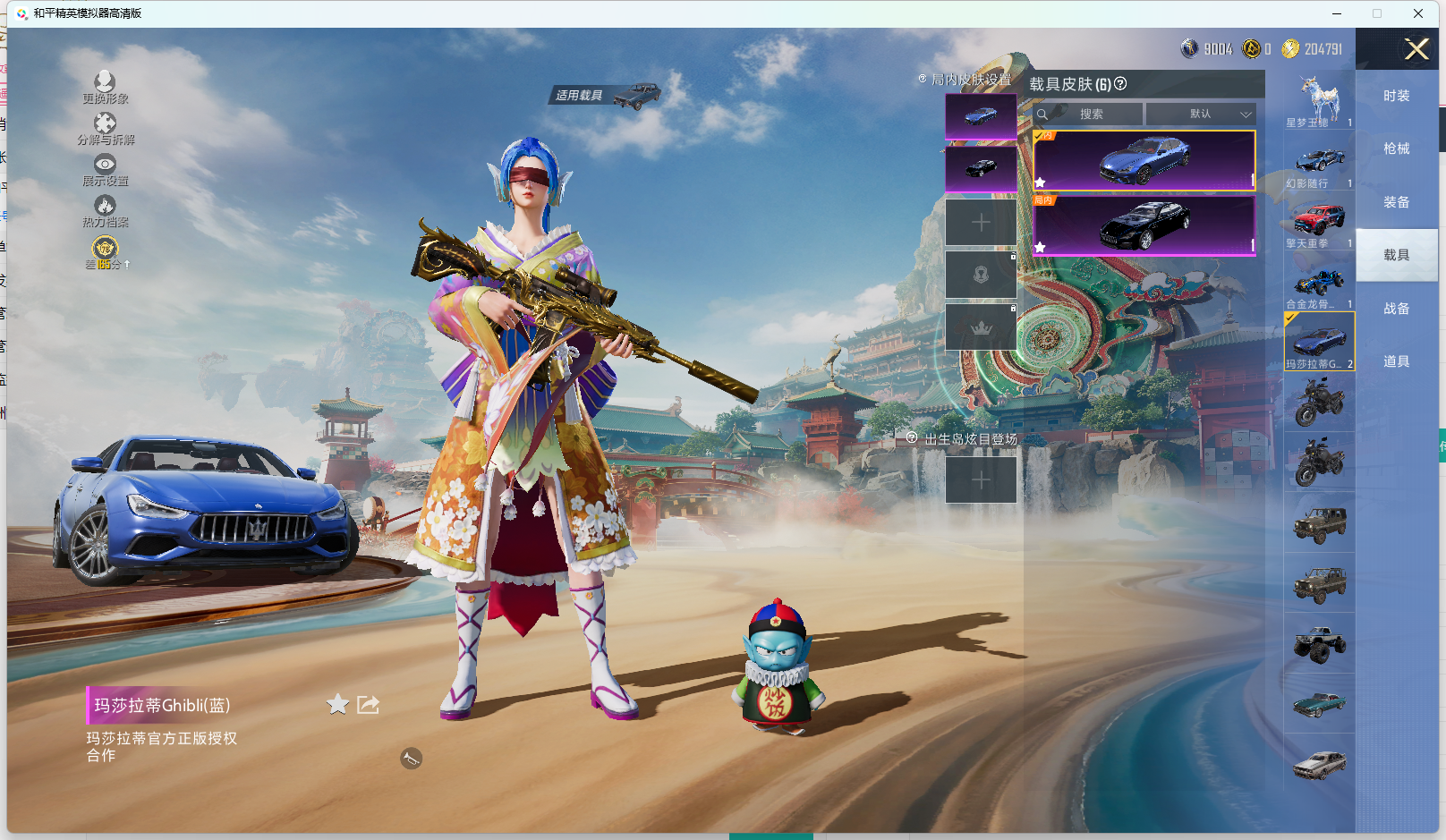Image resolution: width=1446 pixels, height=840 pixels.
Task: Favorite the skin with the star icon
Action: [337, 705]
